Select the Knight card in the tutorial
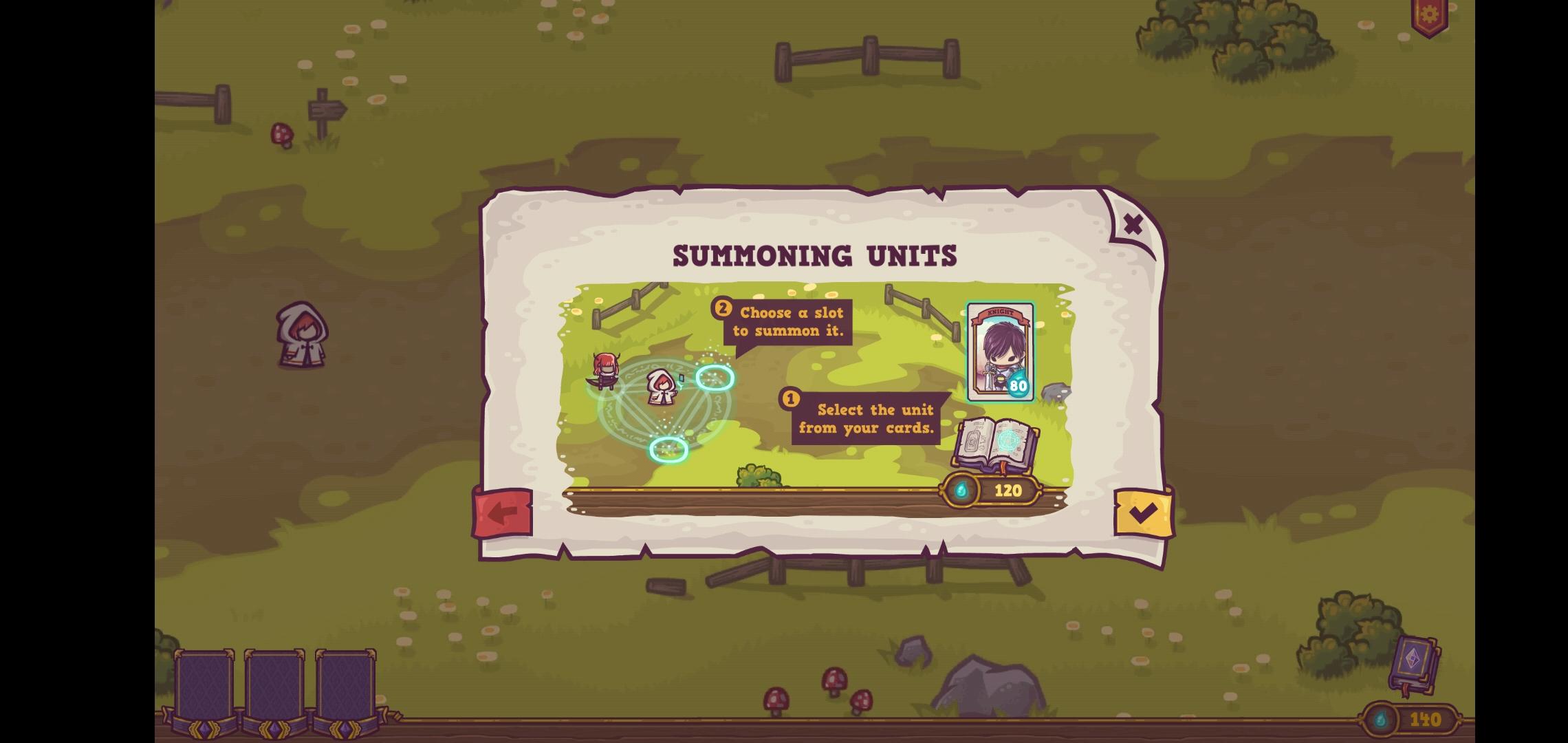This screenshot has height=743, width=1568. pos(999,351)
